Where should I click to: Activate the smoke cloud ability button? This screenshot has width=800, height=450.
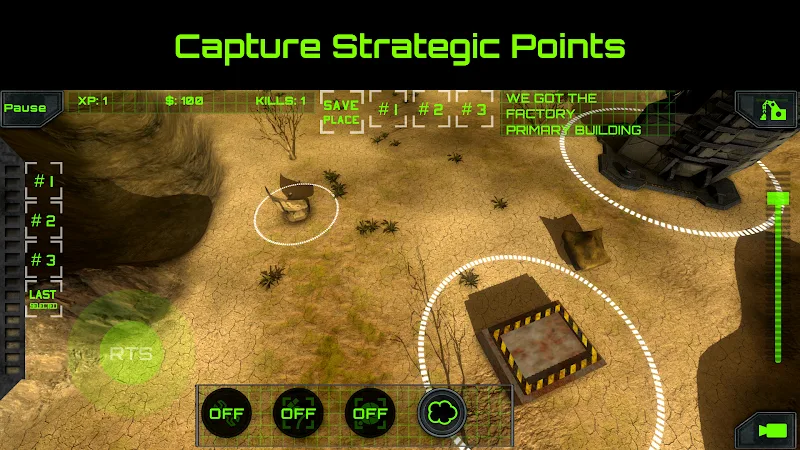coord(440,411)
